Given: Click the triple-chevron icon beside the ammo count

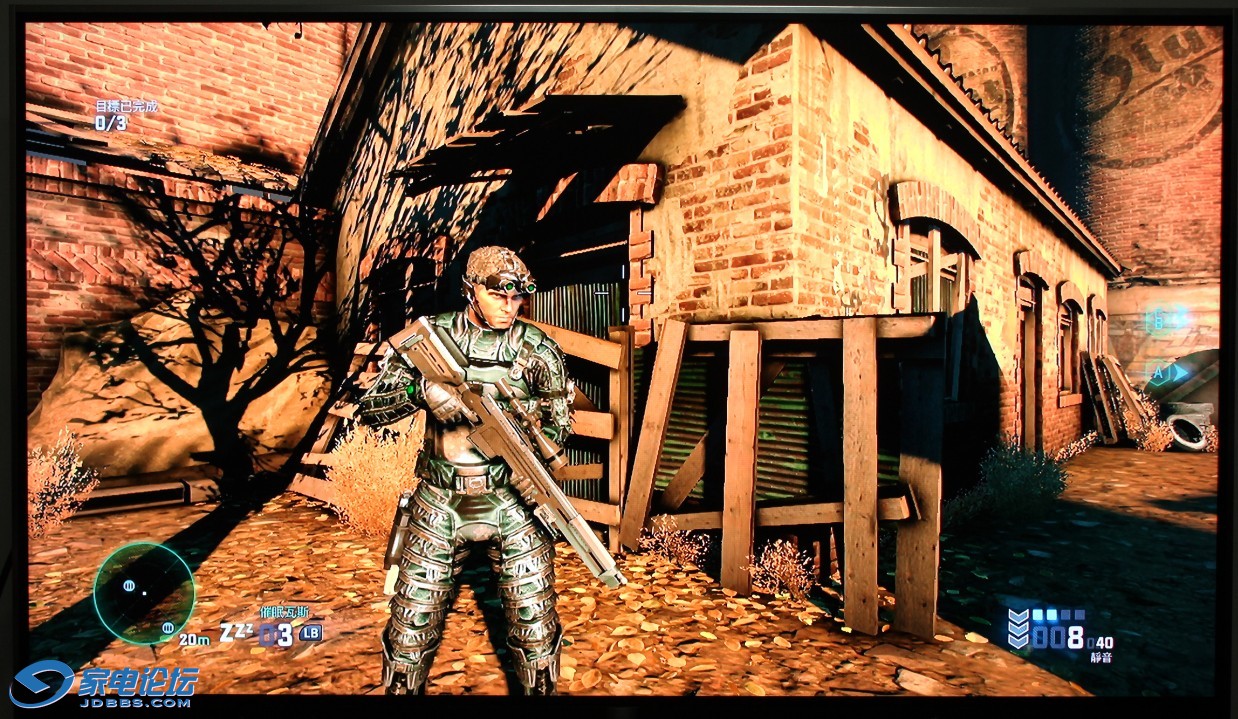Looking at the screenshot, I should (x=1018, y=629).
